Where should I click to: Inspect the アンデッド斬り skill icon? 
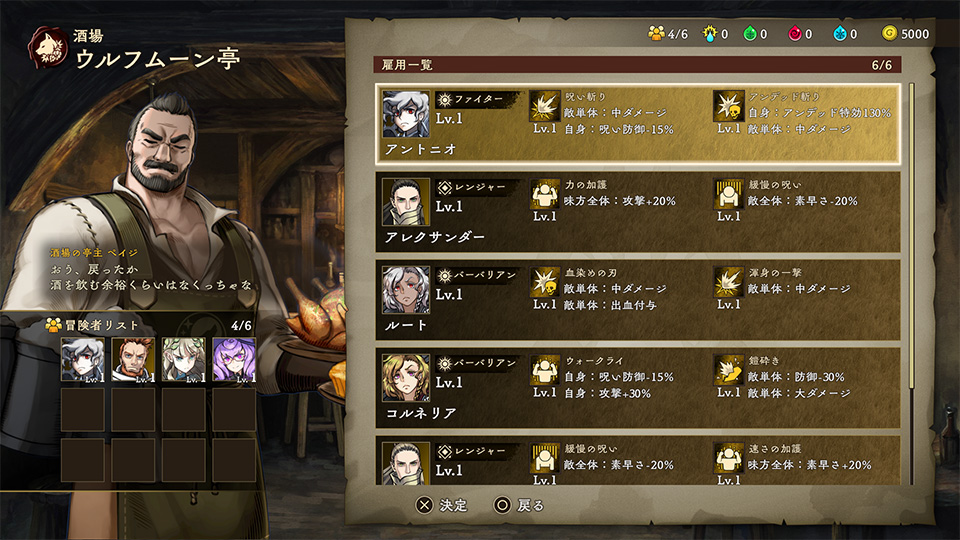point(729,106)
